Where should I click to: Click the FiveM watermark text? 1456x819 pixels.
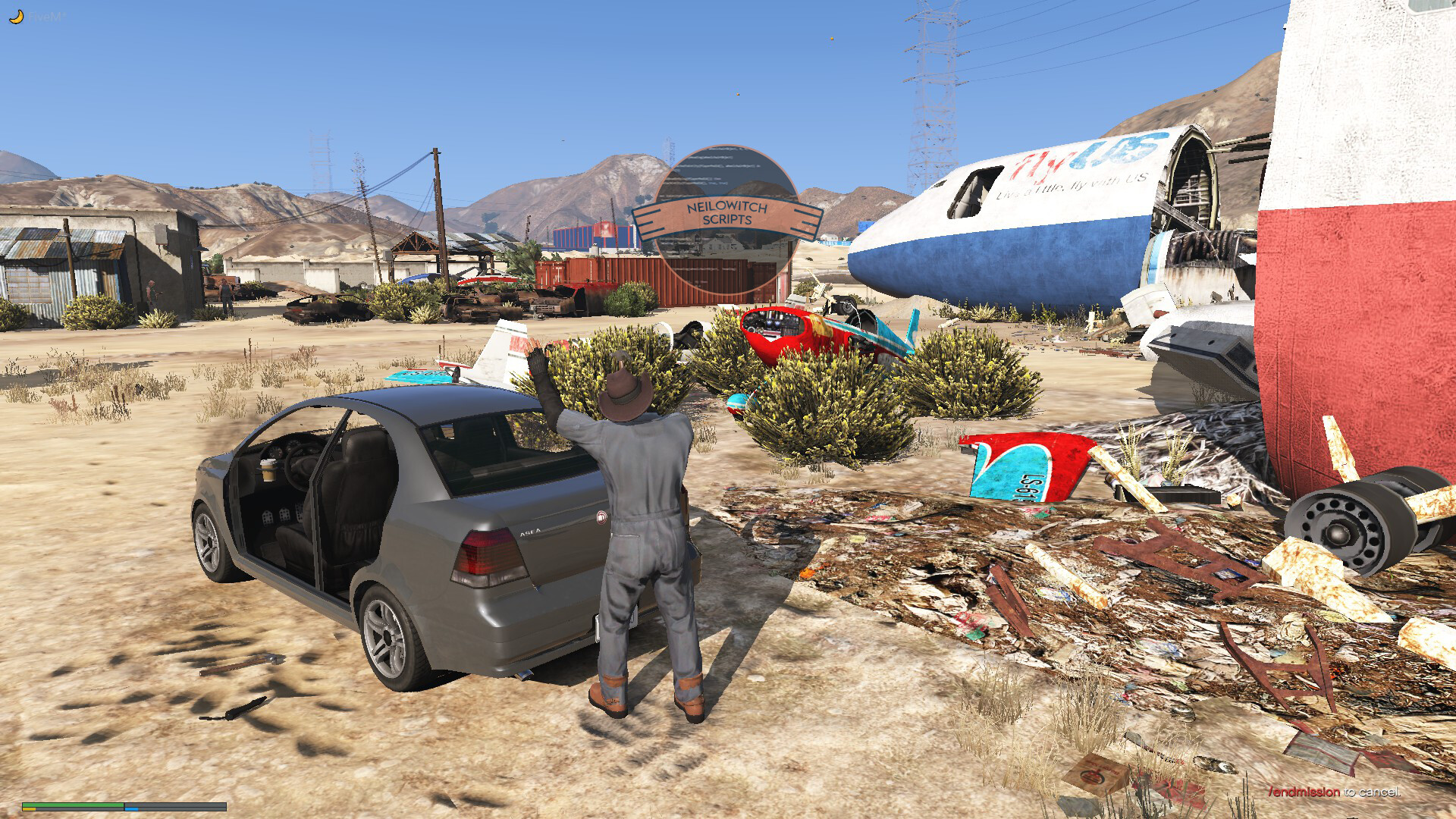point(45,17)
